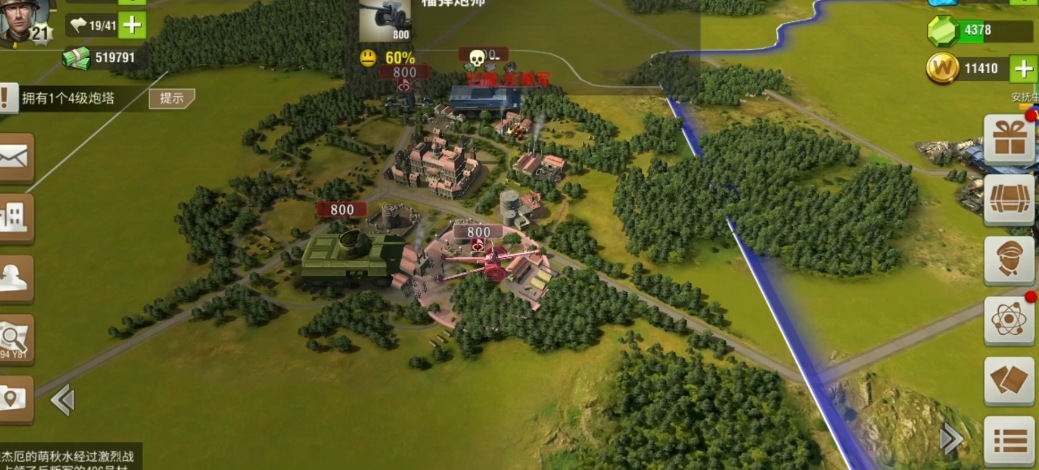1039x470 pixels.
Task: Open the supply crate icon
Action: (x=1009, y=200)
